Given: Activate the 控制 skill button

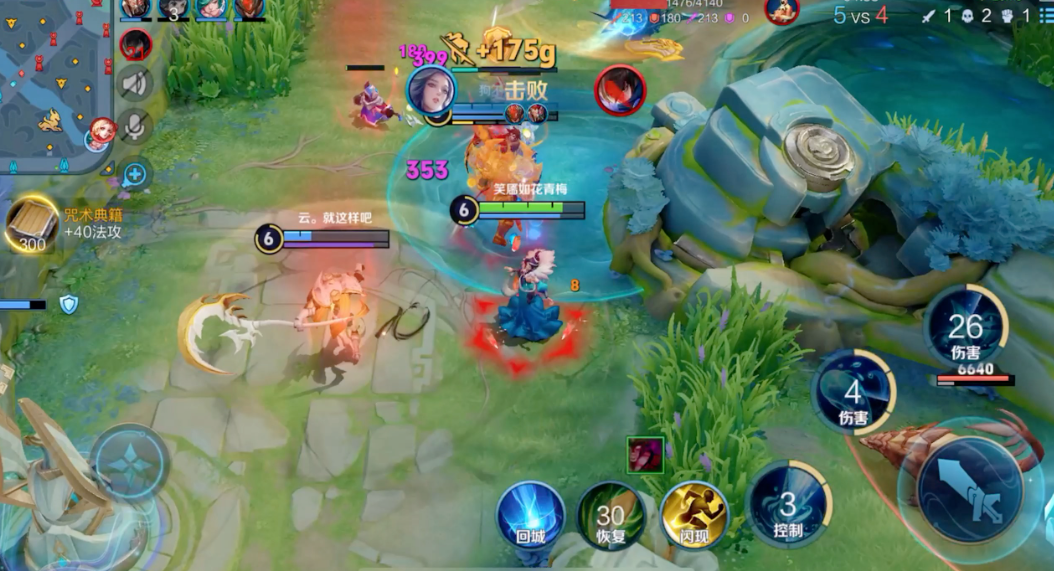Looking at the screenshot, I should 789,508.
